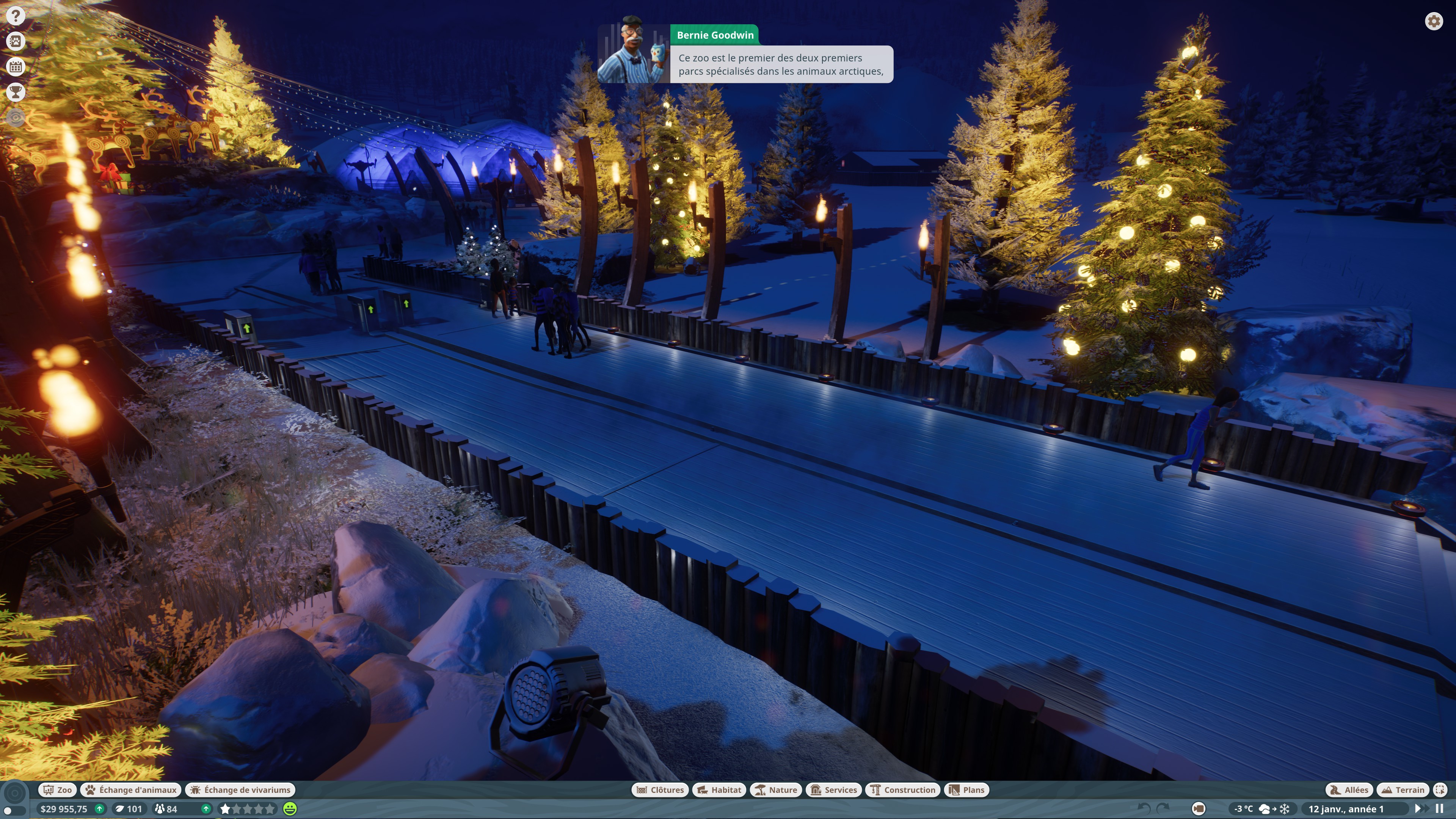Open the question mark help icon
Viewport: 1456px width, 819px height.
coord(16,16)
